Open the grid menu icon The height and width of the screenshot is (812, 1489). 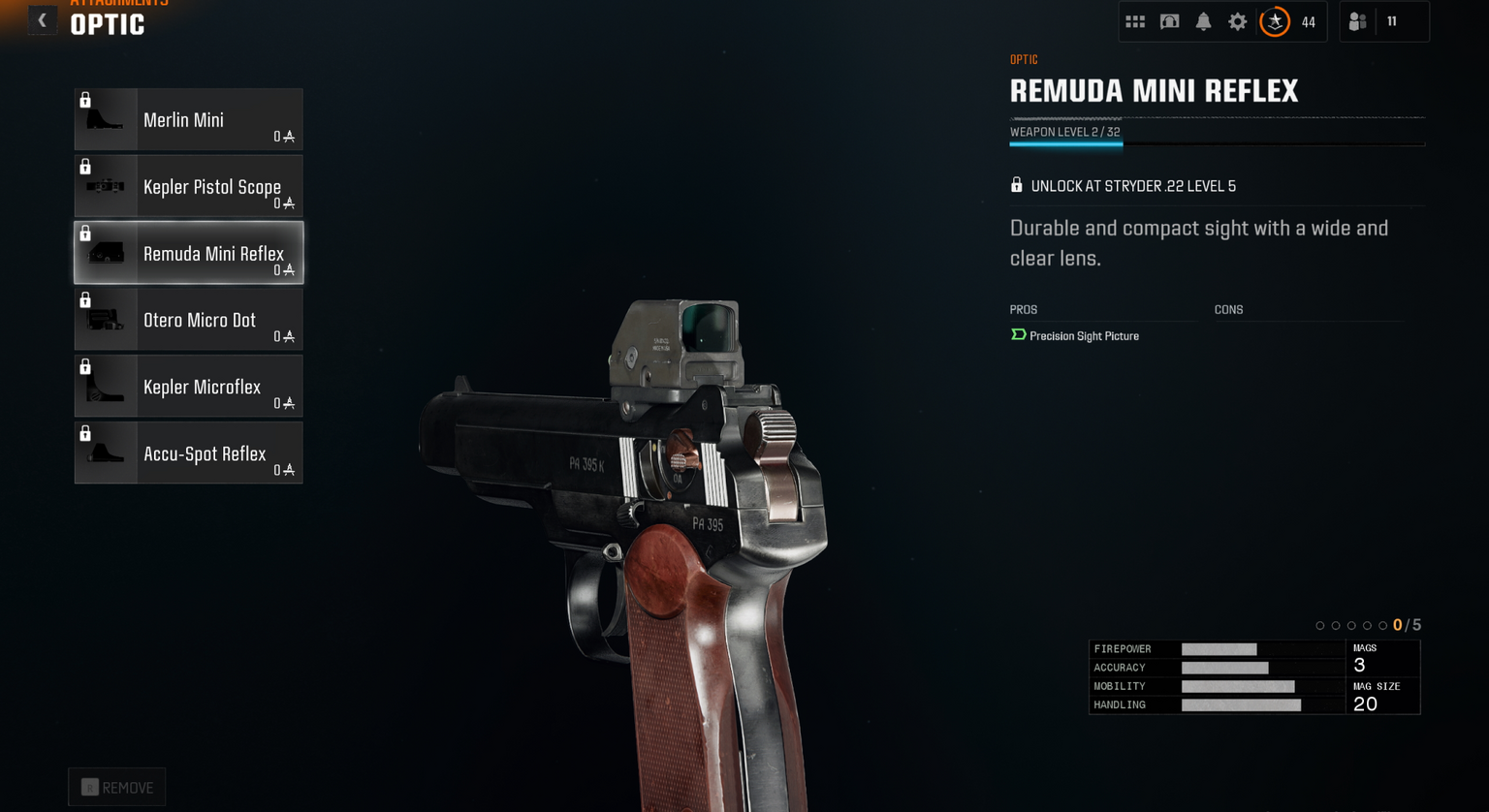tap(1135, 21)
